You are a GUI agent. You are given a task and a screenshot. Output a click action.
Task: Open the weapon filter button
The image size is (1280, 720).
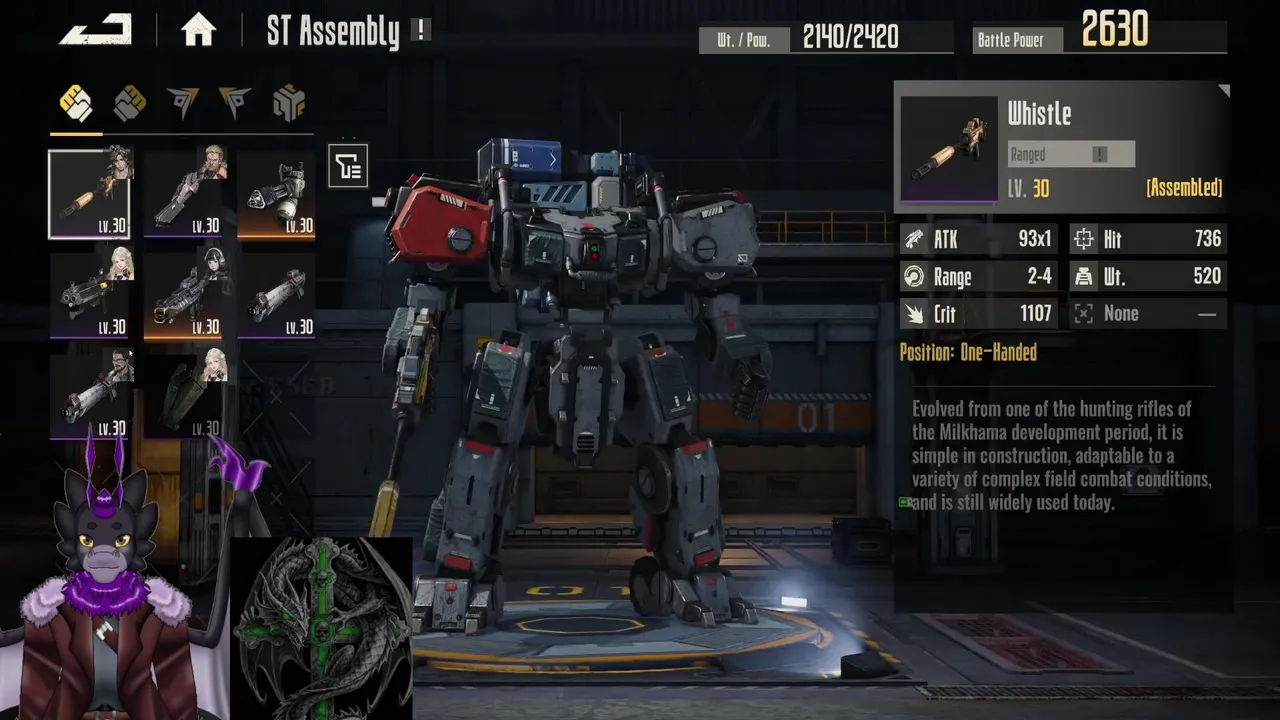pos(348,166)
